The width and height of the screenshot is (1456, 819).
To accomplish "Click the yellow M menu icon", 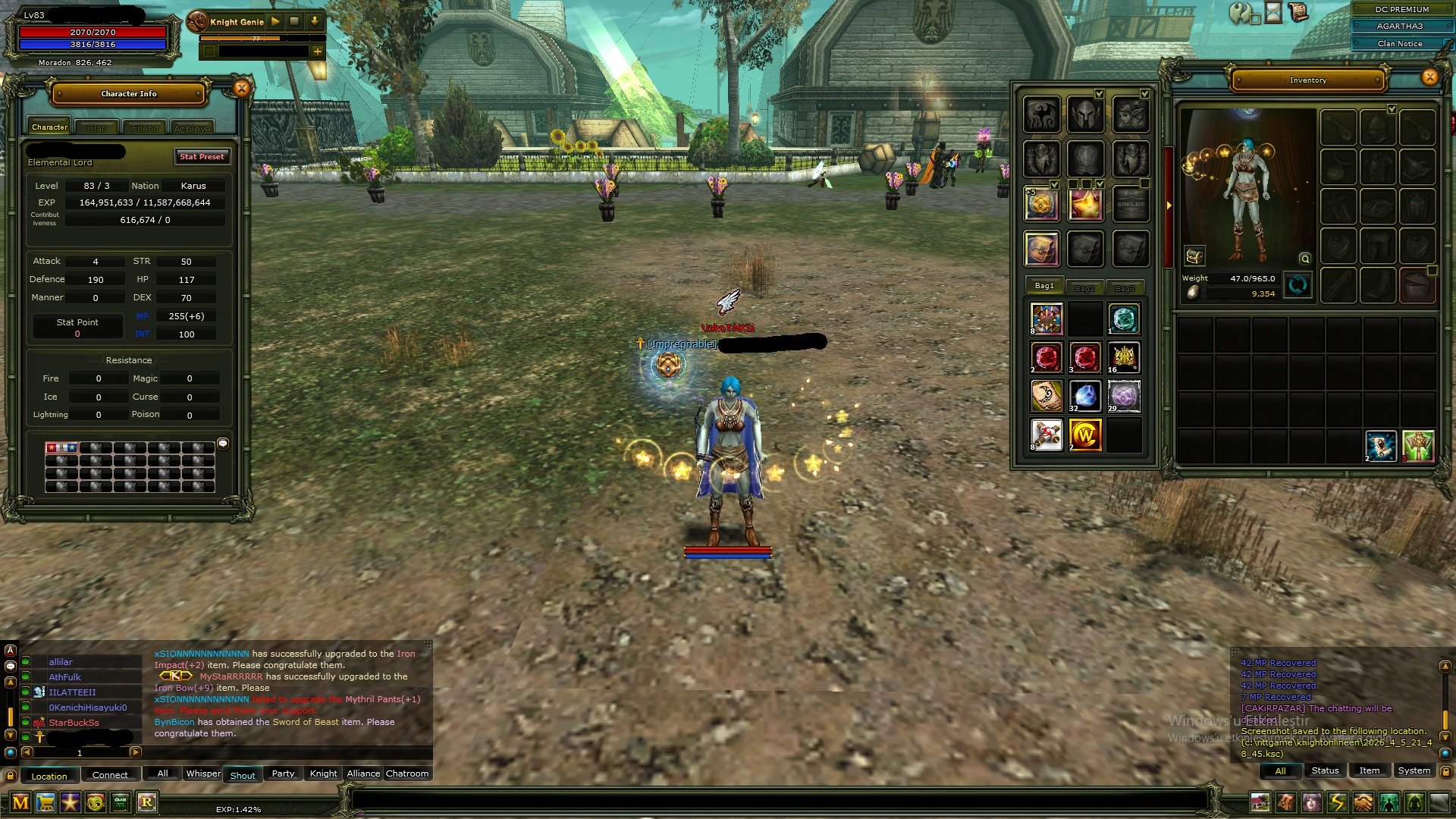I will pos(20,802).
